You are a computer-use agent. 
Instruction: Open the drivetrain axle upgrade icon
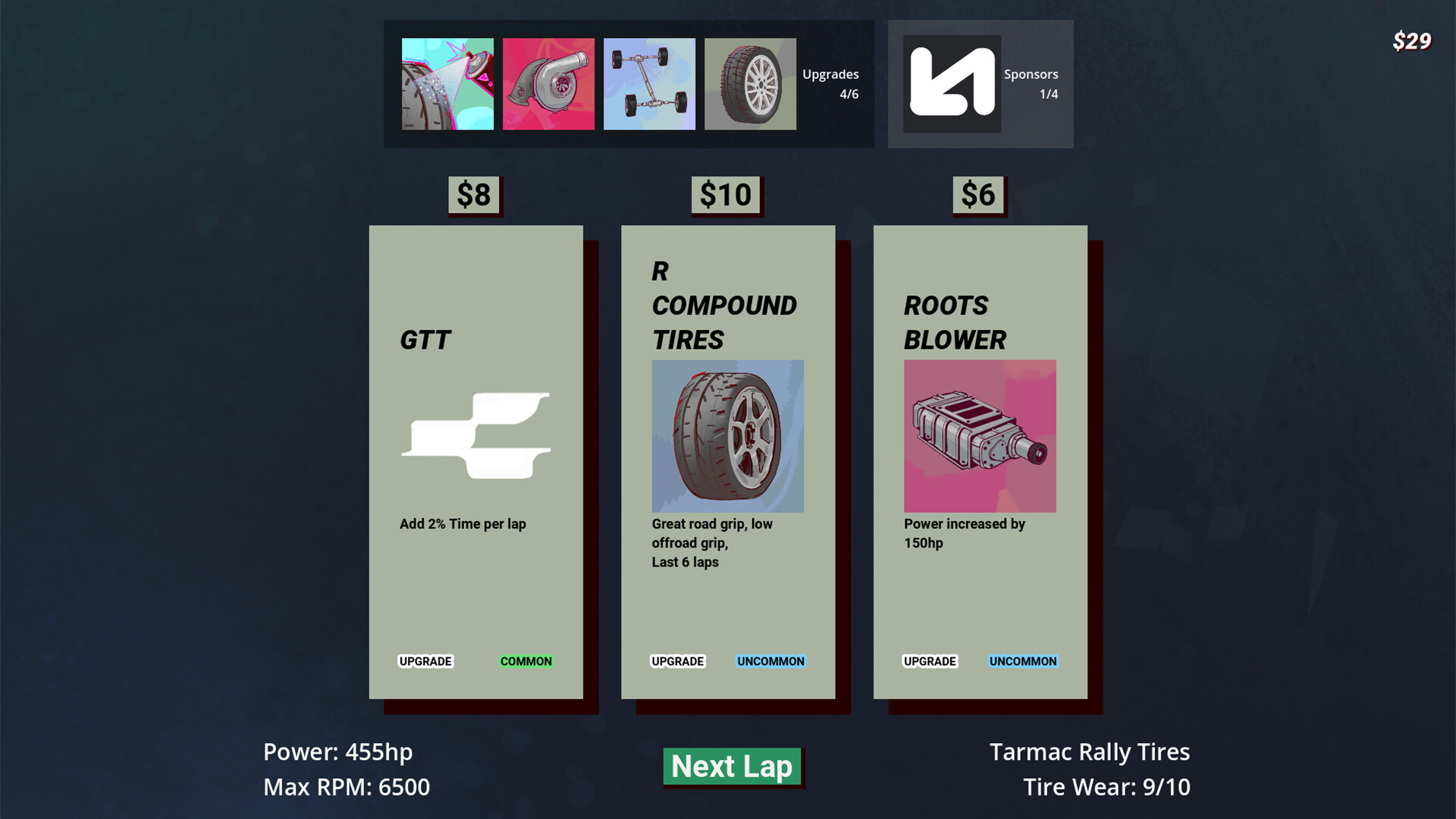649,83
